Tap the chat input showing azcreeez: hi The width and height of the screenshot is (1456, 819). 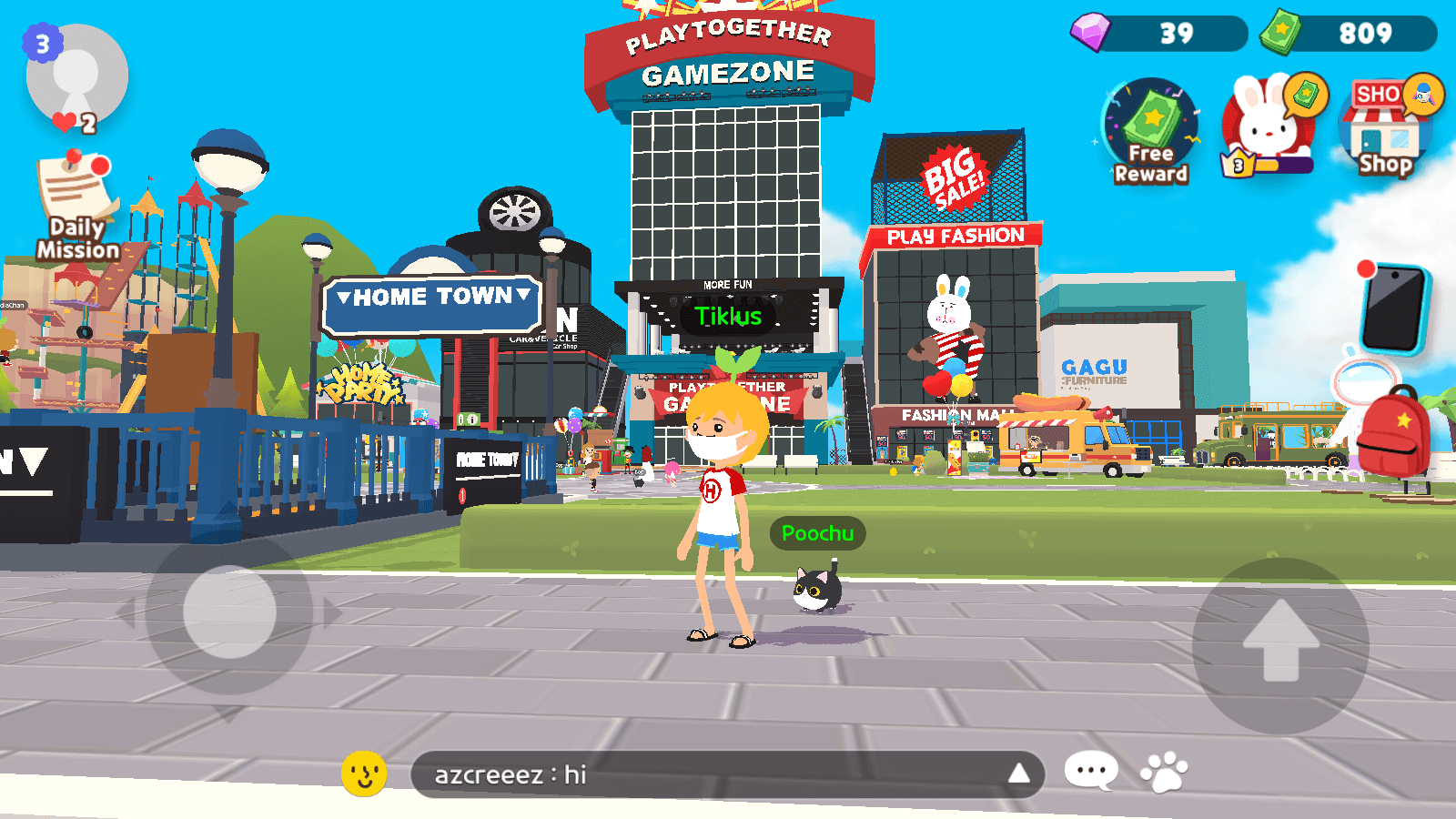719,774
